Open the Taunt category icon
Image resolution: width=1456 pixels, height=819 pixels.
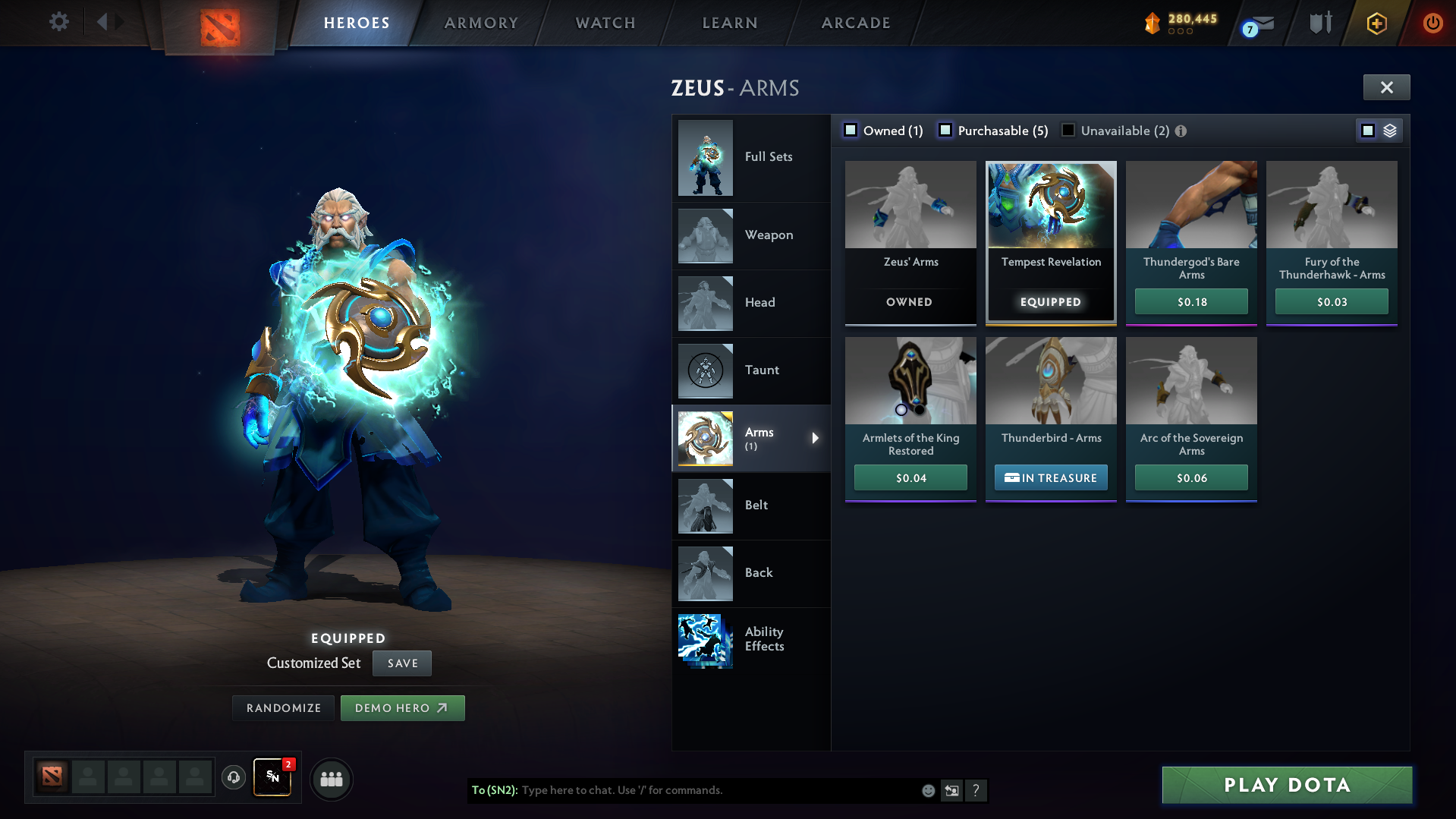click(705, 370)
